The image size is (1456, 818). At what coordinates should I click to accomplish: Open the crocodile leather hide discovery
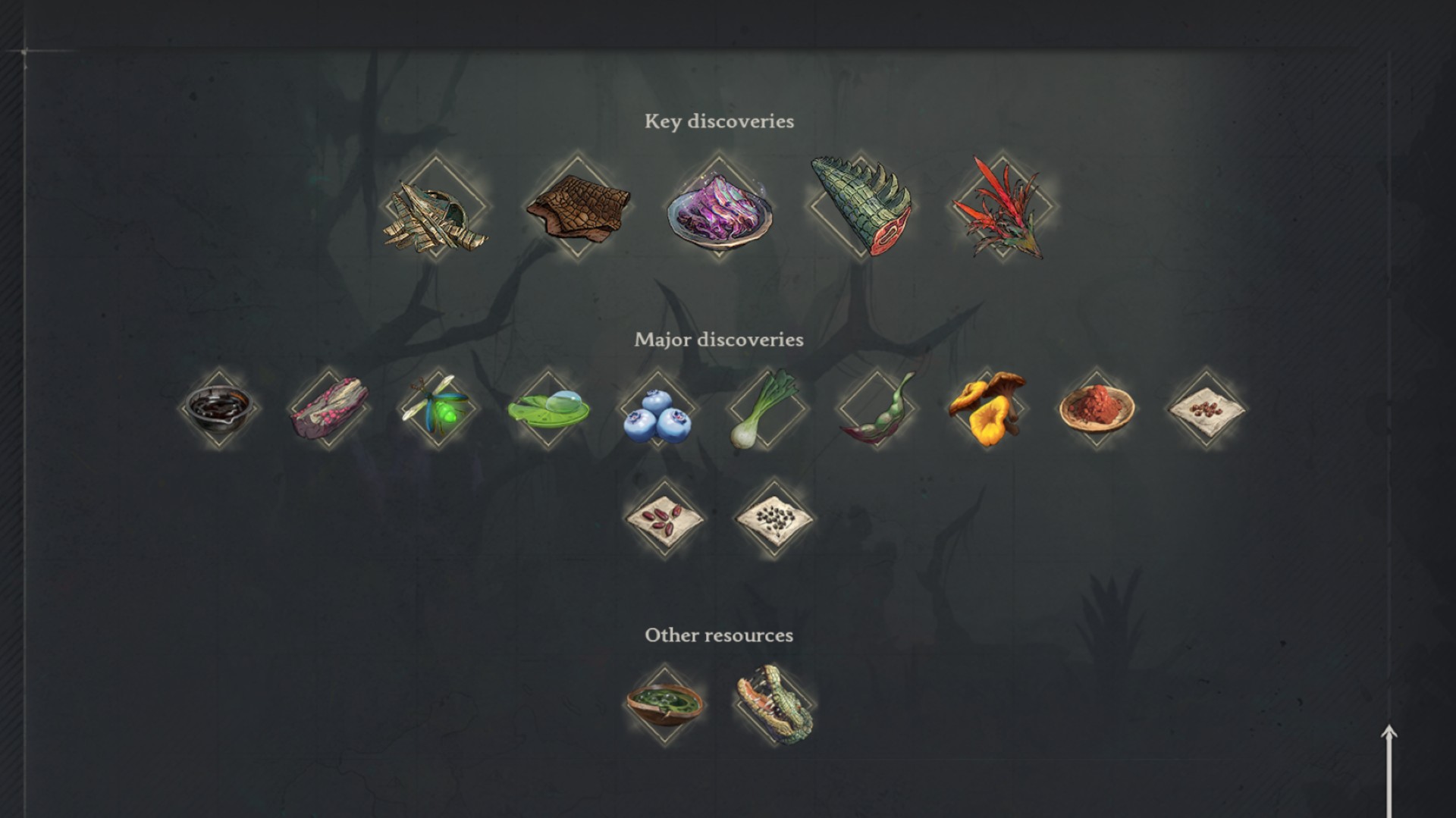pyautogui.click(x=578, y=213)
